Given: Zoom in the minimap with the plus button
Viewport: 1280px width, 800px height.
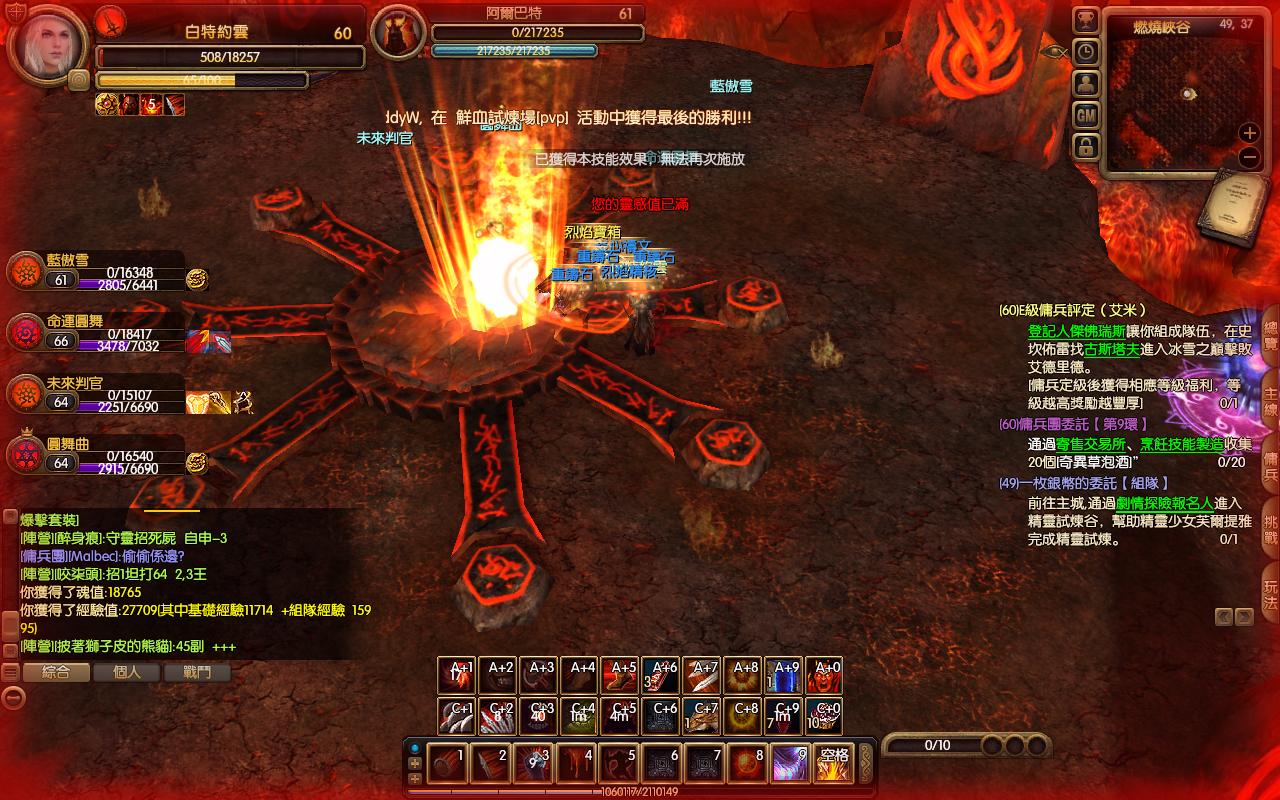Looking at the screenshot, I should coord(1249,132).
